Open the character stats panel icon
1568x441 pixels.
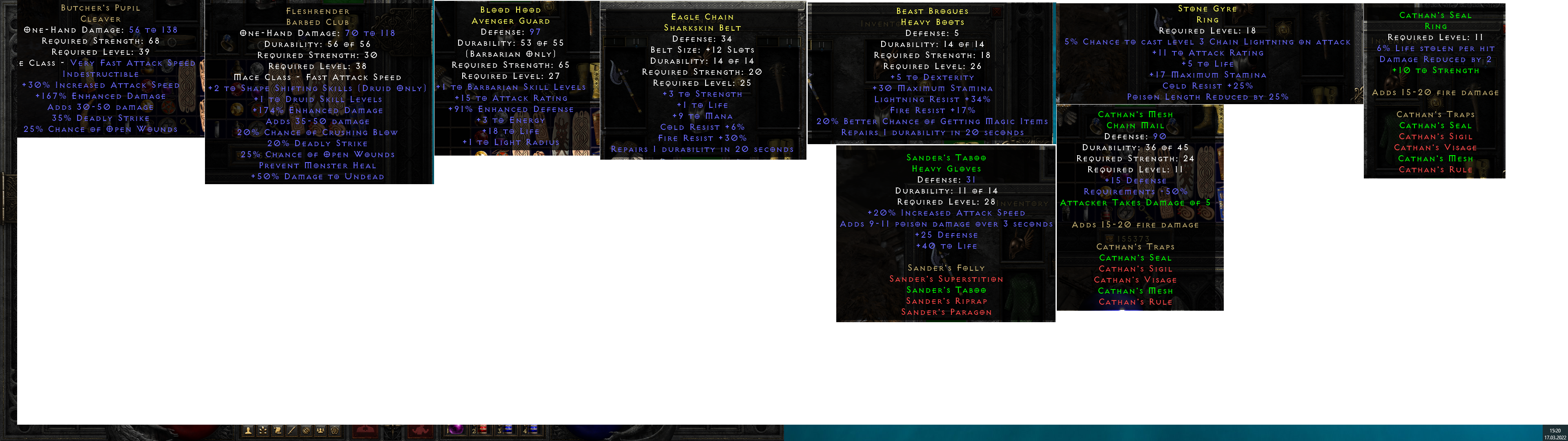click(248, 431)
